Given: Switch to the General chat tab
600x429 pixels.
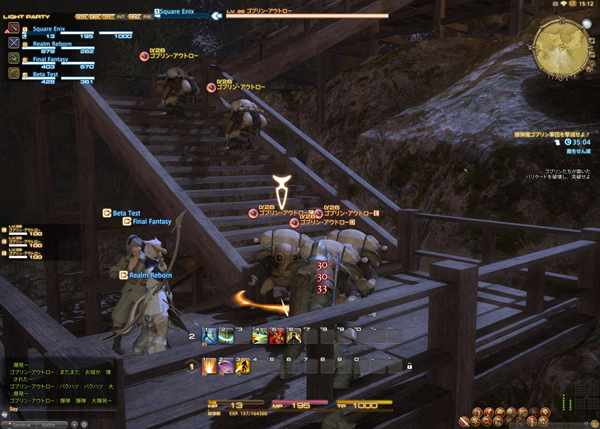Looking at the screenshot, I should pos(21,424).
